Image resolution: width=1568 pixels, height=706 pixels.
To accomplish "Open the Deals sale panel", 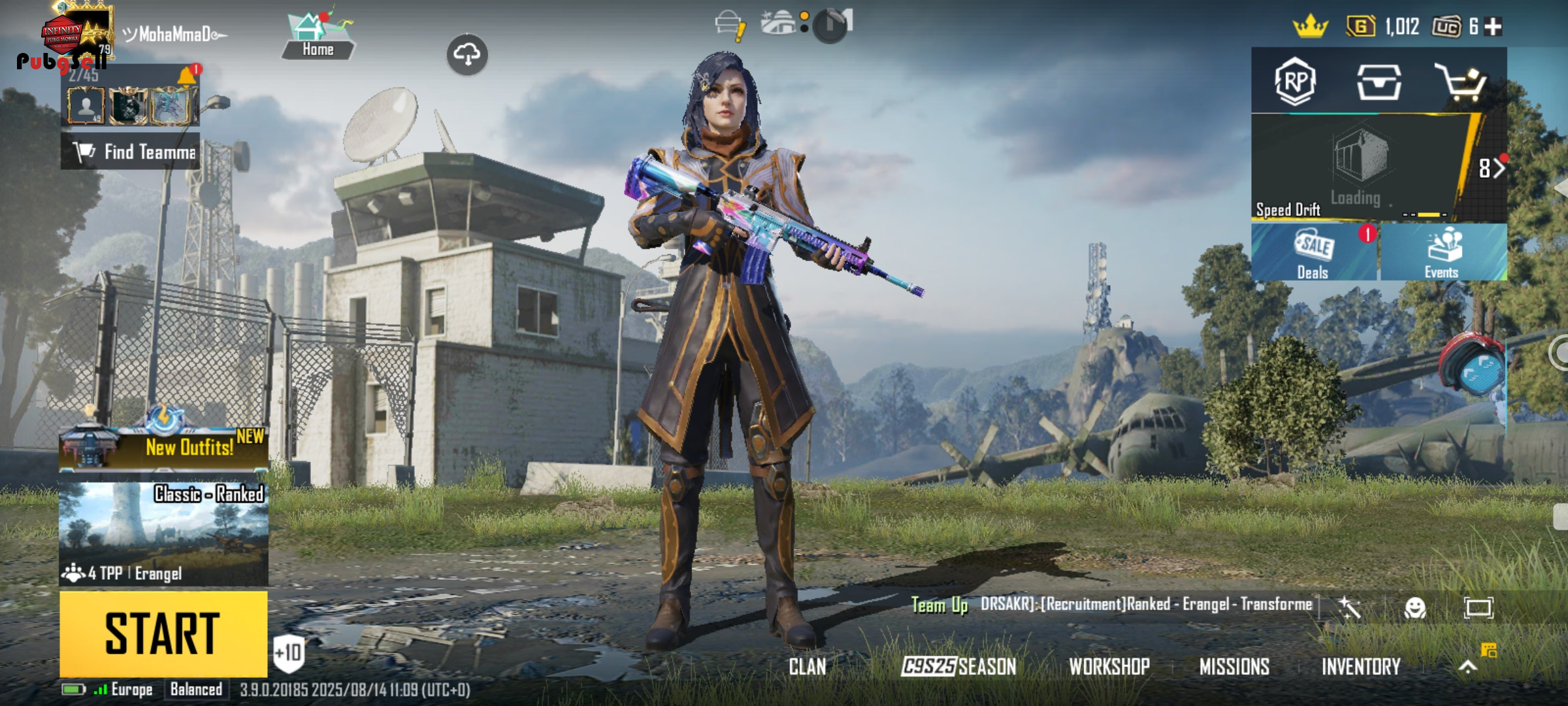I will click(1313, 254).
